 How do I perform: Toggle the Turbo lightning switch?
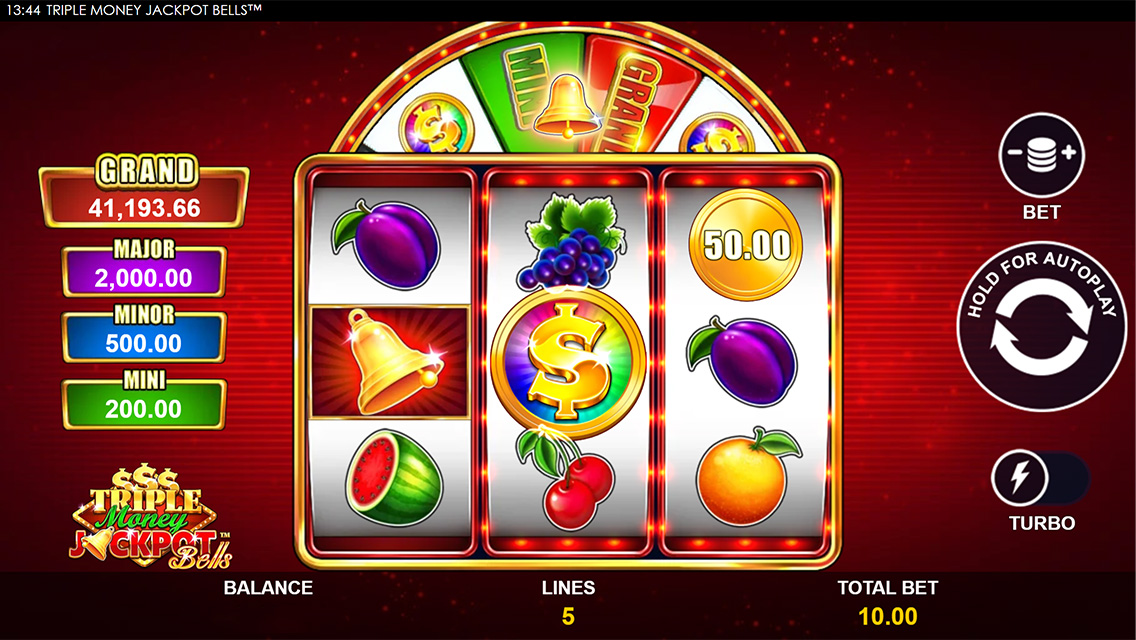pyautogui.click(x=1040, y=479)
